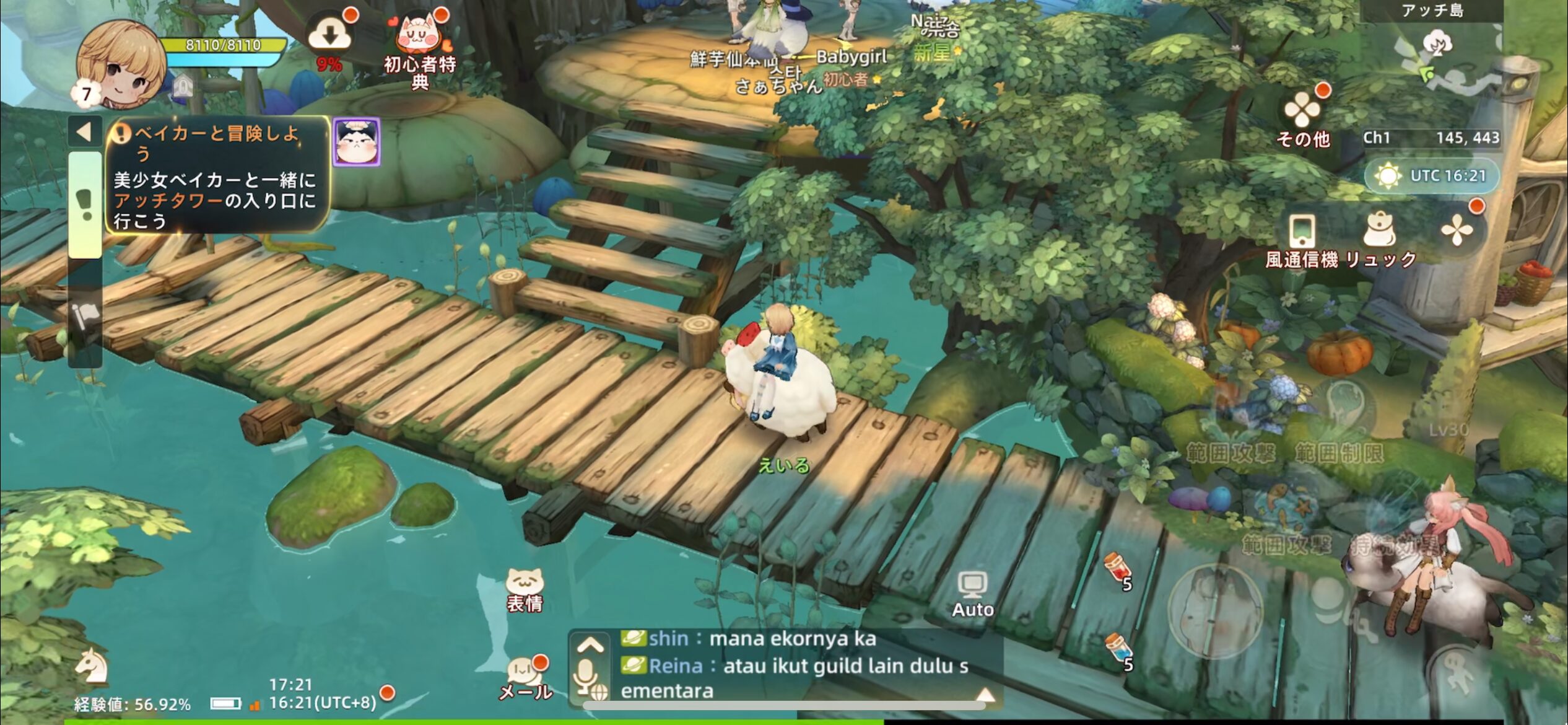Use the red potion quick slot
The height and width of the screenshot is (725, 1568).
1118,568
